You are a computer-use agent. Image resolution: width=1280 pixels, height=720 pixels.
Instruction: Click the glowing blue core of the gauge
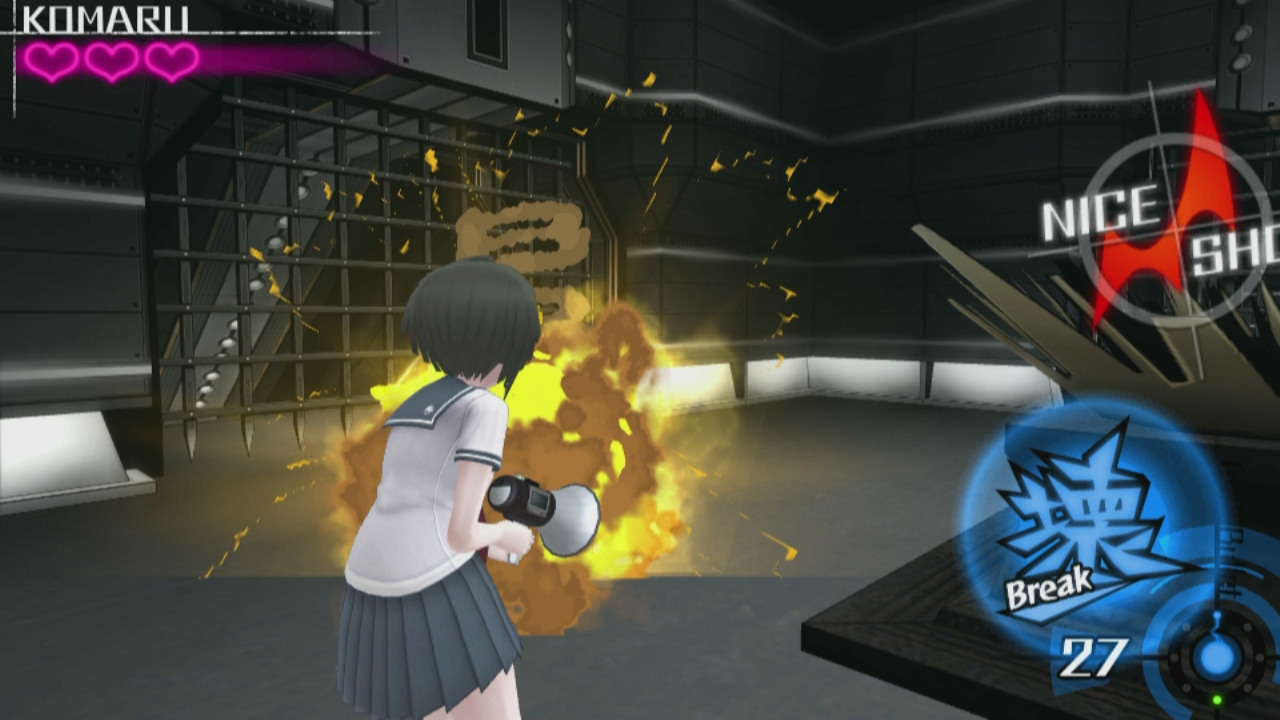coord(1216,658)
